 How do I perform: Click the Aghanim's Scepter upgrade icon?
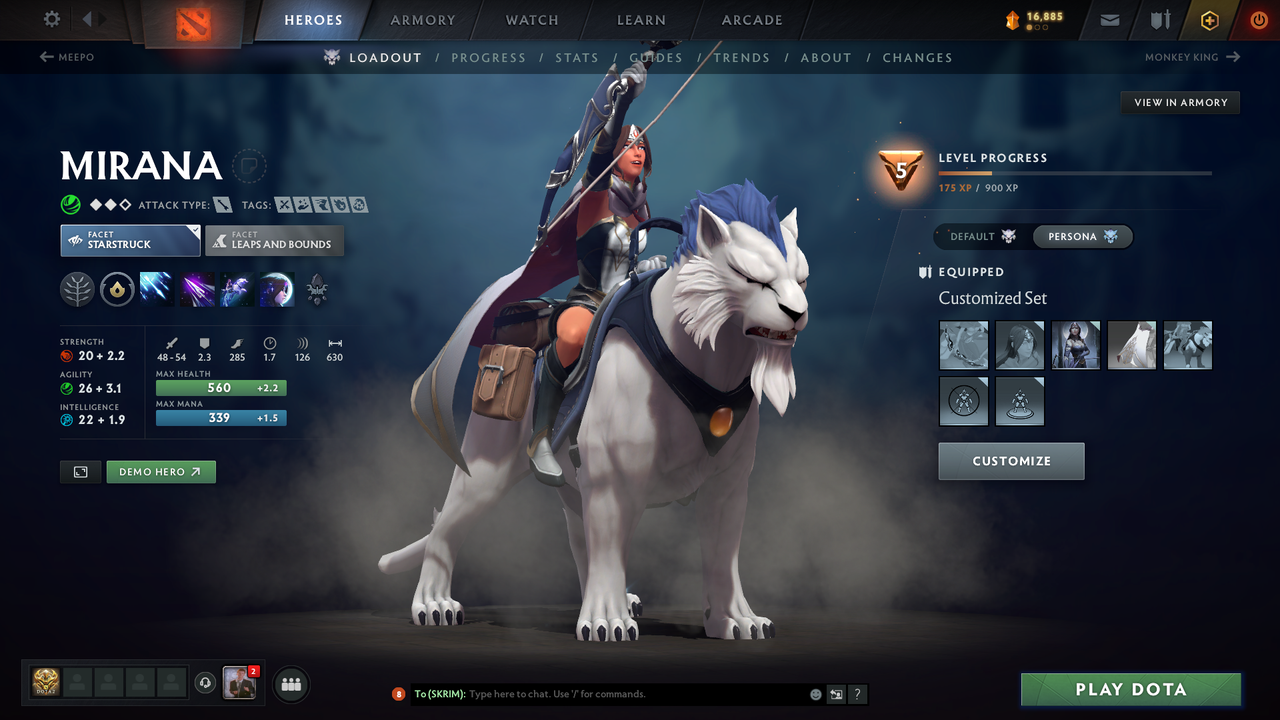click(x=317, y=289)
